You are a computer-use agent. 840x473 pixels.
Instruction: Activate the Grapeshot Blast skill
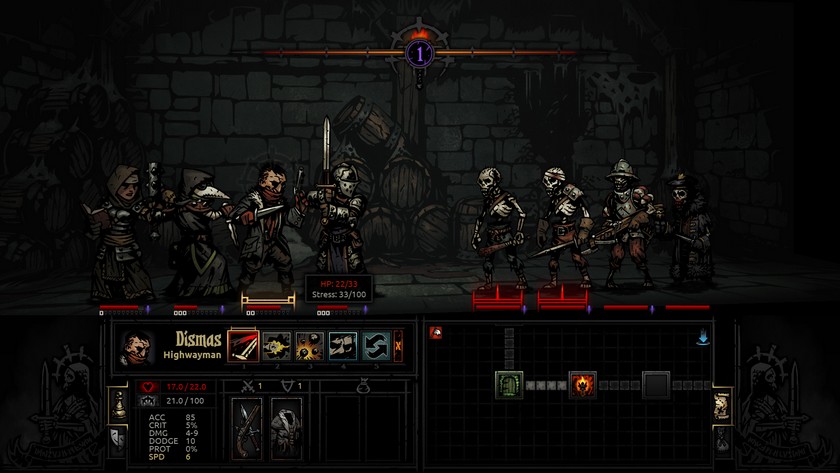[x=310, y=345]
